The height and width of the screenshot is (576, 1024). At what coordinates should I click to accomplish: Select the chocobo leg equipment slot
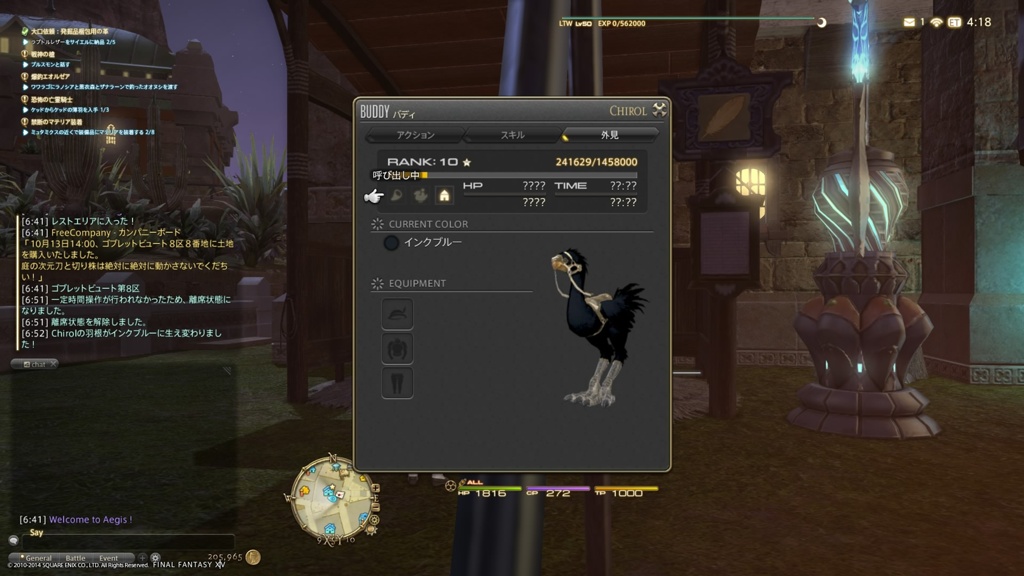point(397,383)
